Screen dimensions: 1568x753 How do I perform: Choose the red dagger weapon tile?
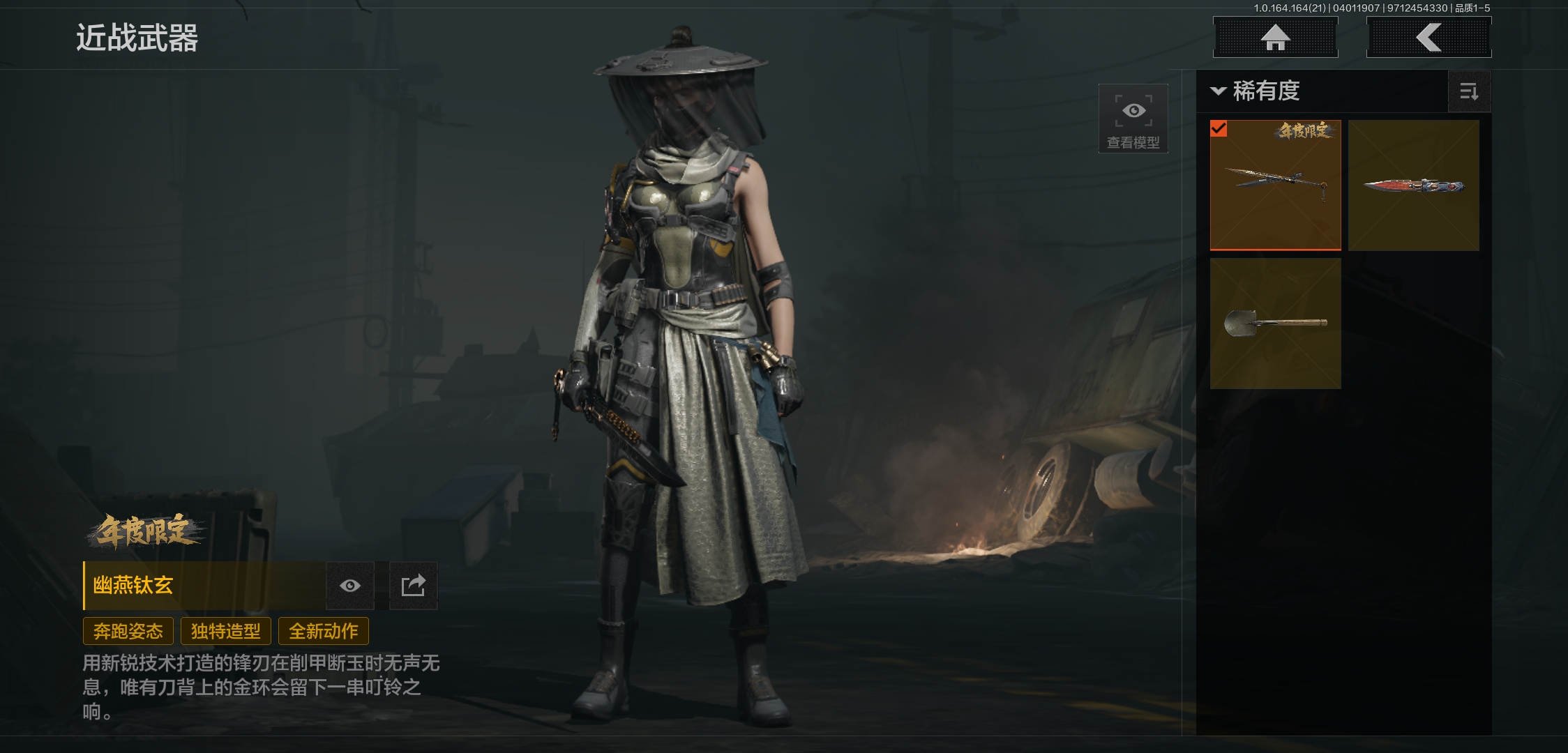click(1413, 185)
